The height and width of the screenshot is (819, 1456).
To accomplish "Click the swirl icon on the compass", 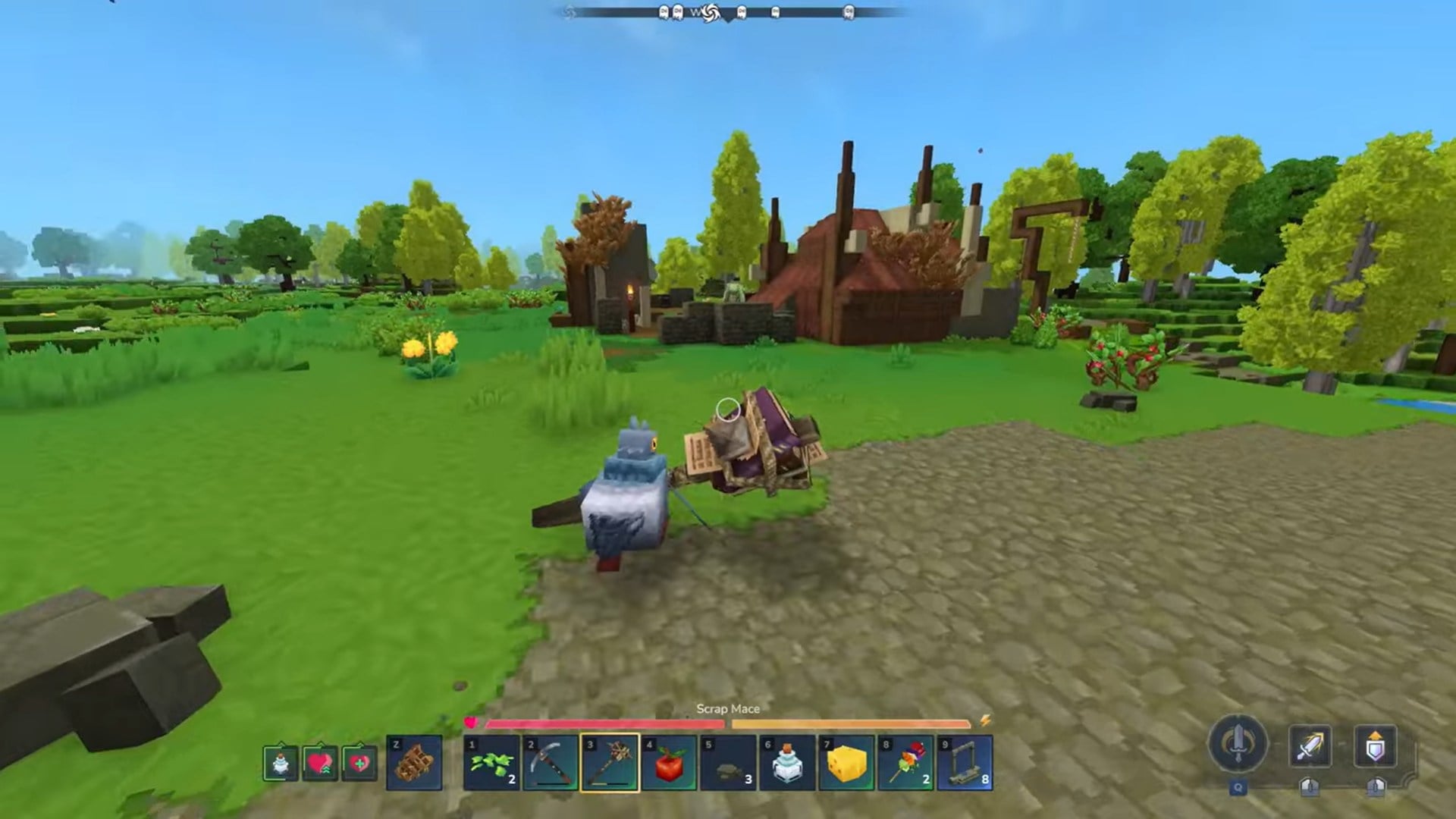I will 711,13.
